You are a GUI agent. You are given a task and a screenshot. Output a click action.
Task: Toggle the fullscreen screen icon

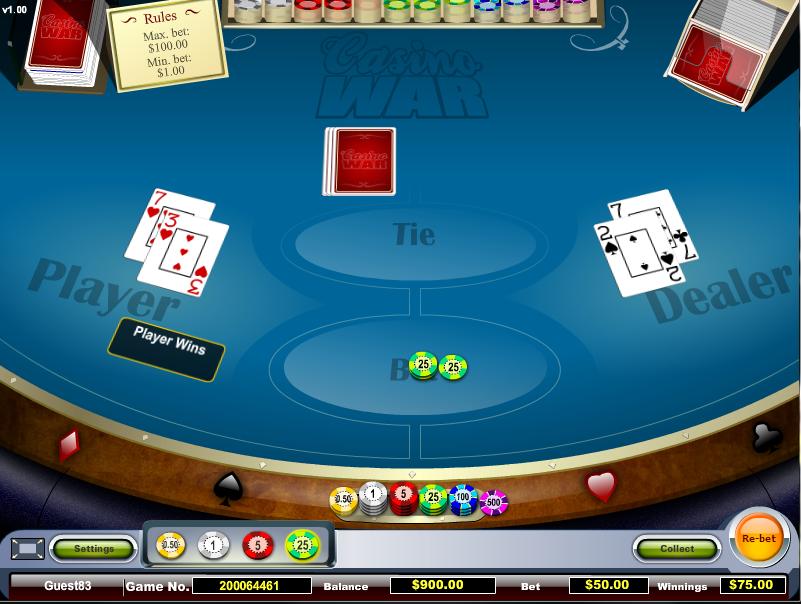(27, 548)
